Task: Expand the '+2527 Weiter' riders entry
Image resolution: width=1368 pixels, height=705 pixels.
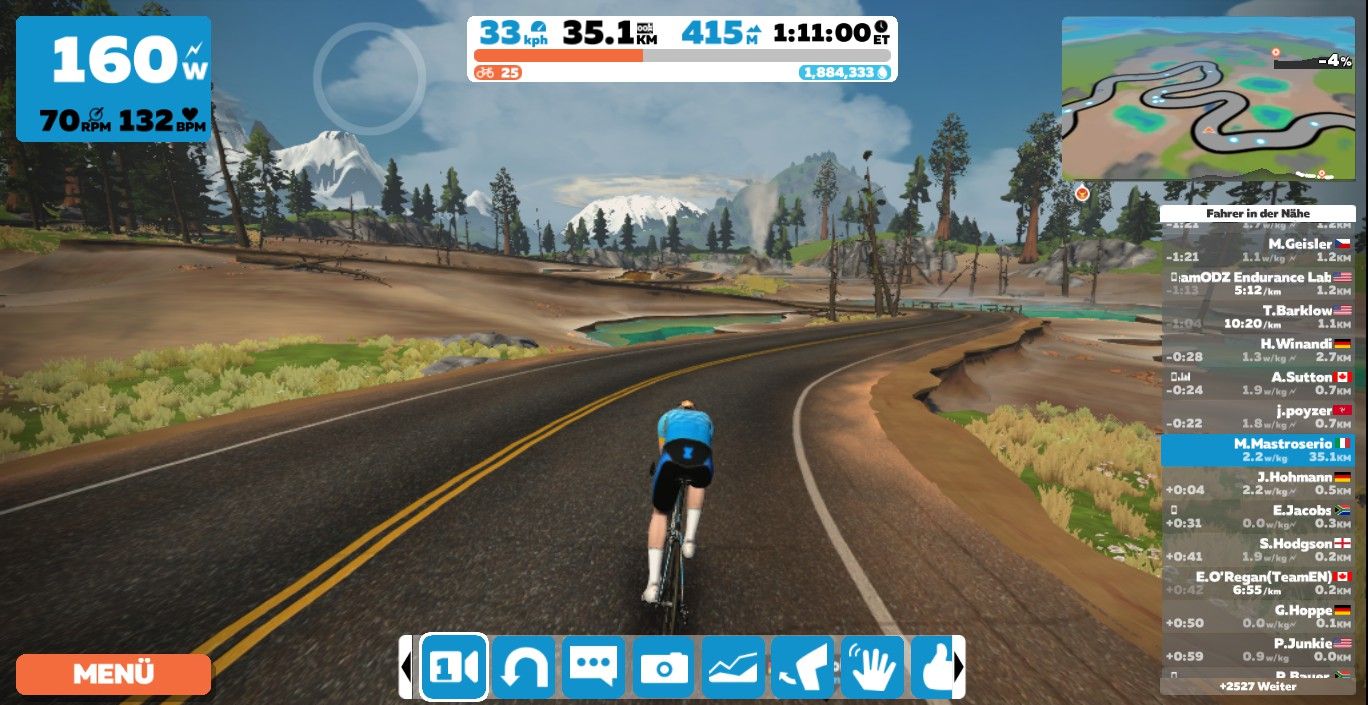Action: click(x=1257, y=687)
